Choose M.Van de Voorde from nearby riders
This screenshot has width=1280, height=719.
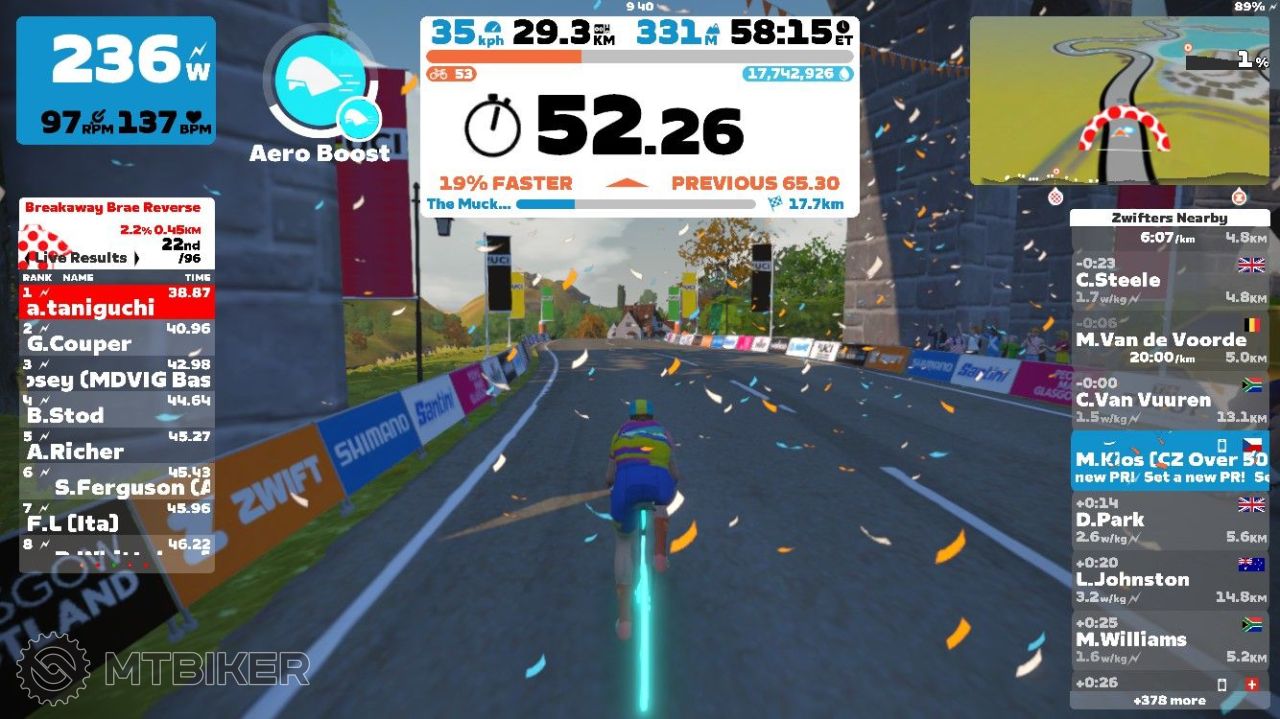click(1169, 340)
